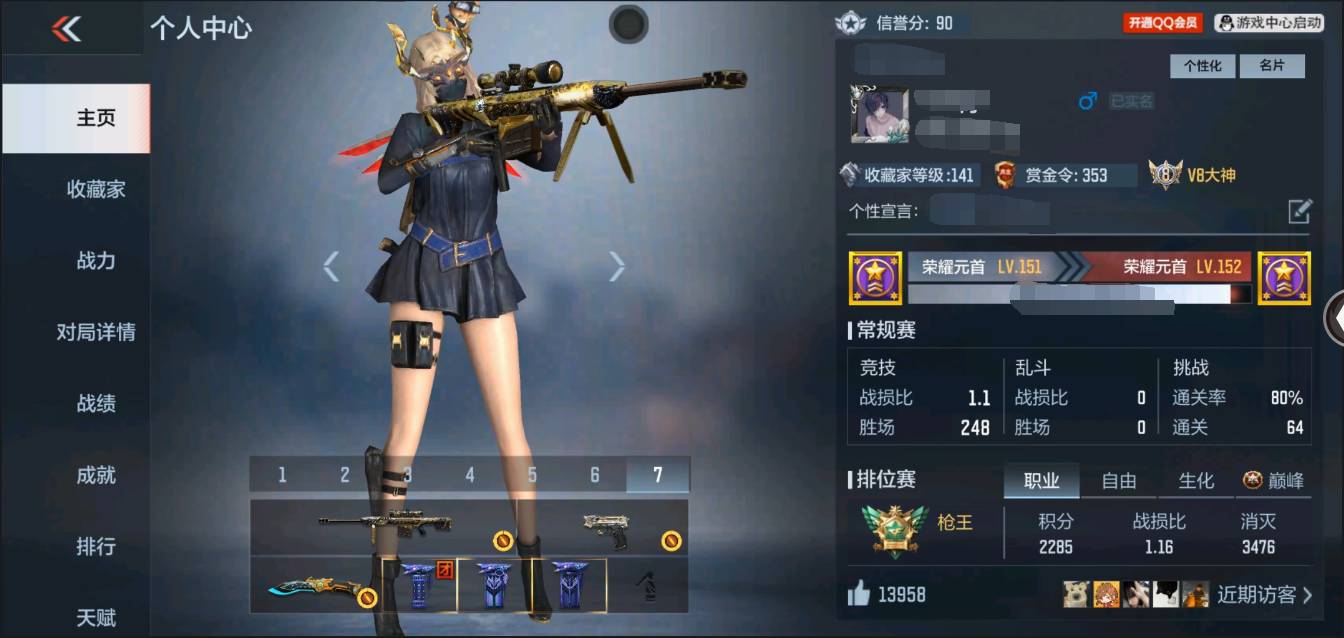This screenshot has height=638, width=1344.
Task: Open the 天赋 talents page
Action: click(96, 616)
